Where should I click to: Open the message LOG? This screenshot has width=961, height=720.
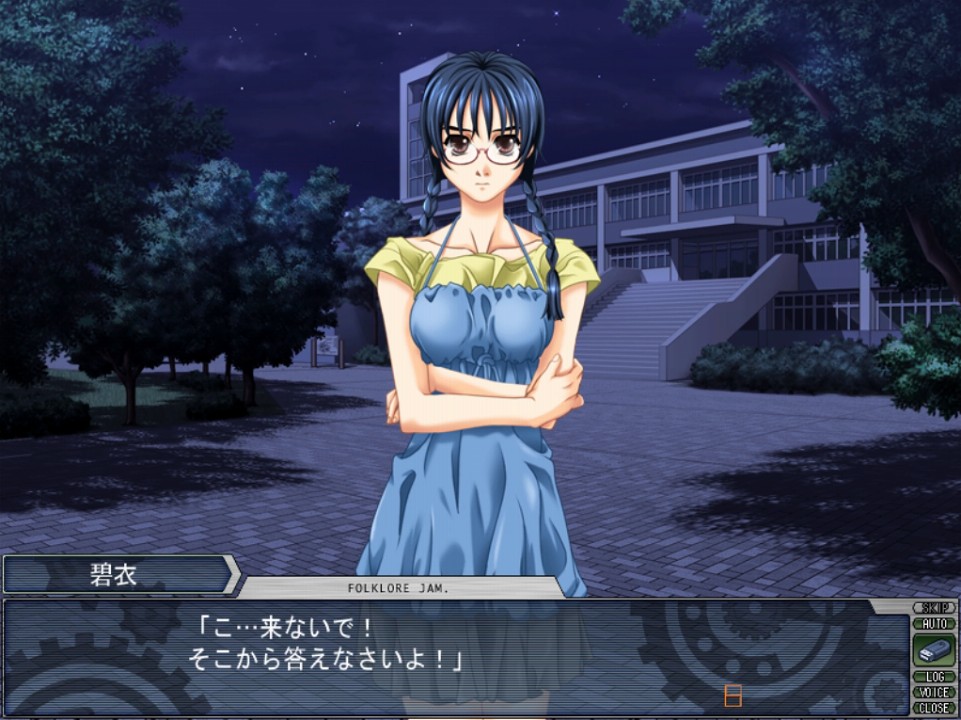point(934,677)
